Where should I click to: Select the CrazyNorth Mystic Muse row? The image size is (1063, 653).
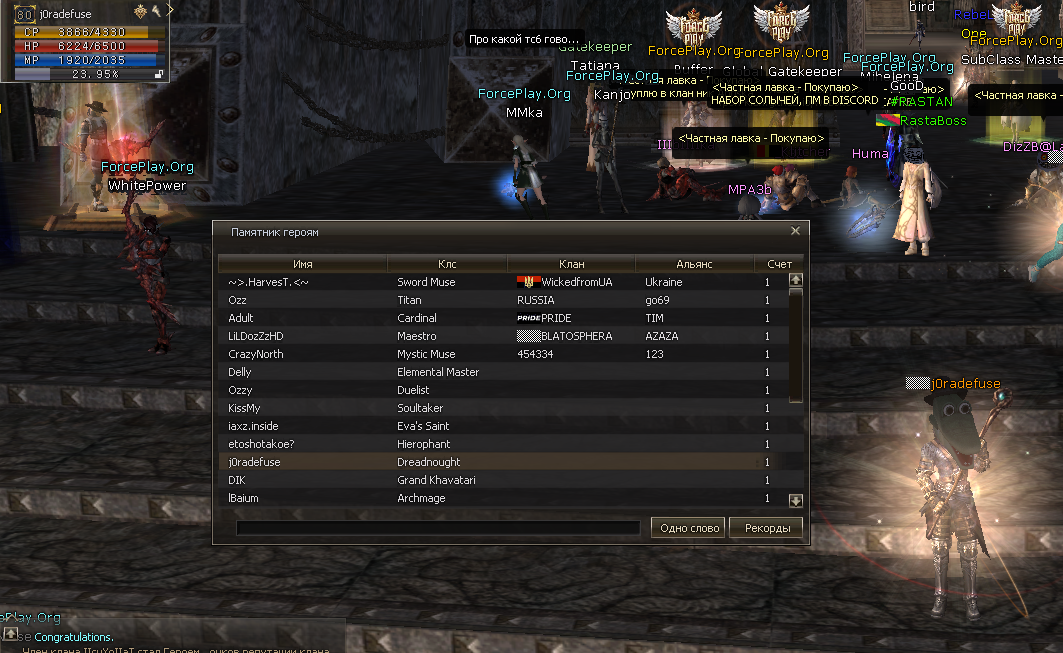[500, 354]
